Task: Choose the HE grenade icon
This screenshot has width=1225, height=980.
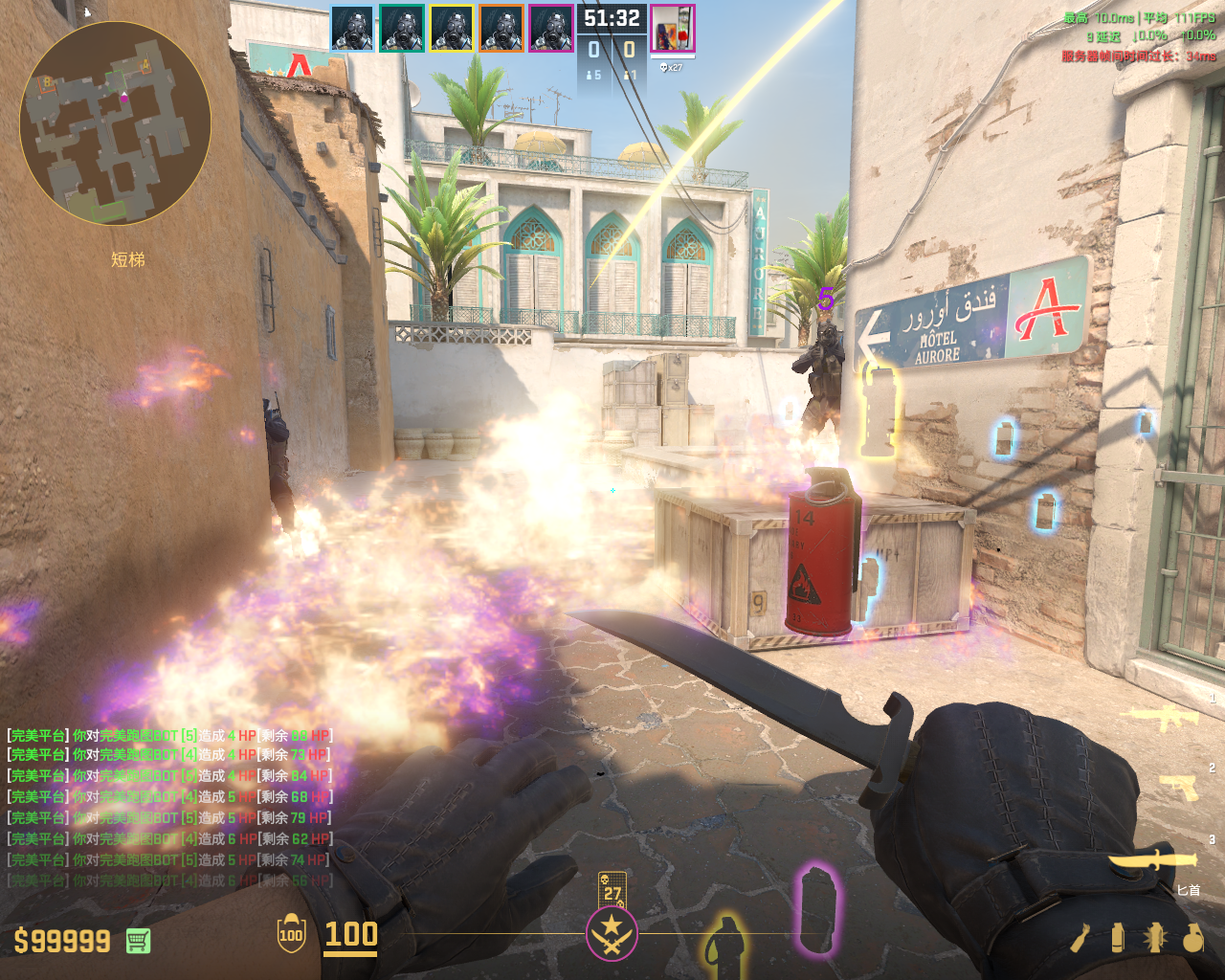Action: 1192,938
